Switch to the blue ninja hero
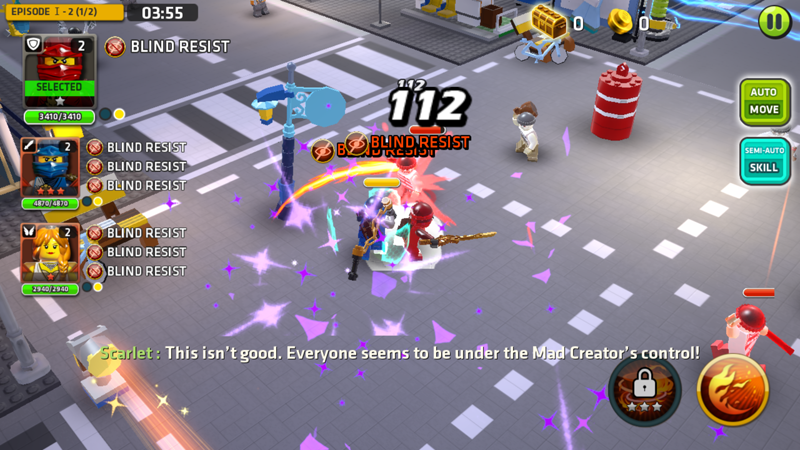The width and height of the screenshot is (800, 450). point(49,168)
